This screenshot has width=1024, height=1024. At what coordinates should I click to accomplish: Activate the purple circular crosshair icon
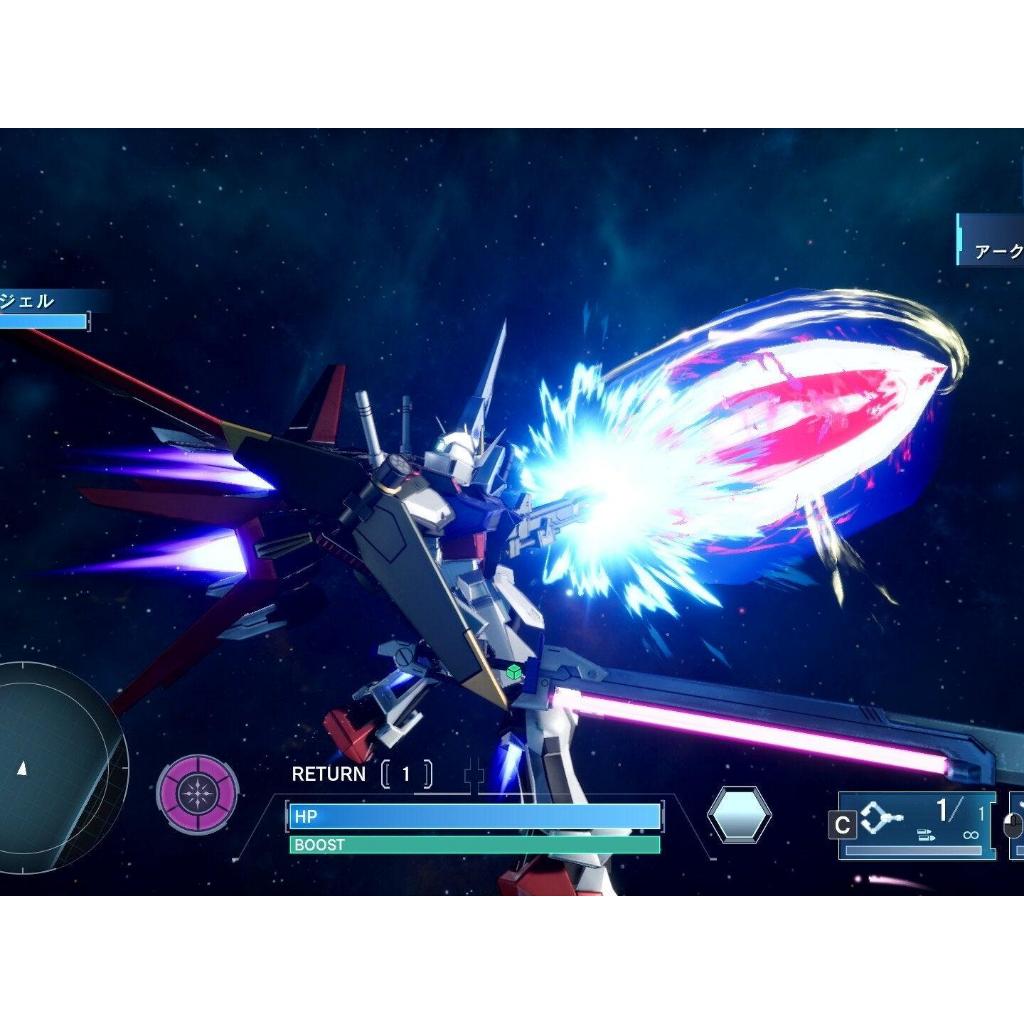click(x=198, y=794)
